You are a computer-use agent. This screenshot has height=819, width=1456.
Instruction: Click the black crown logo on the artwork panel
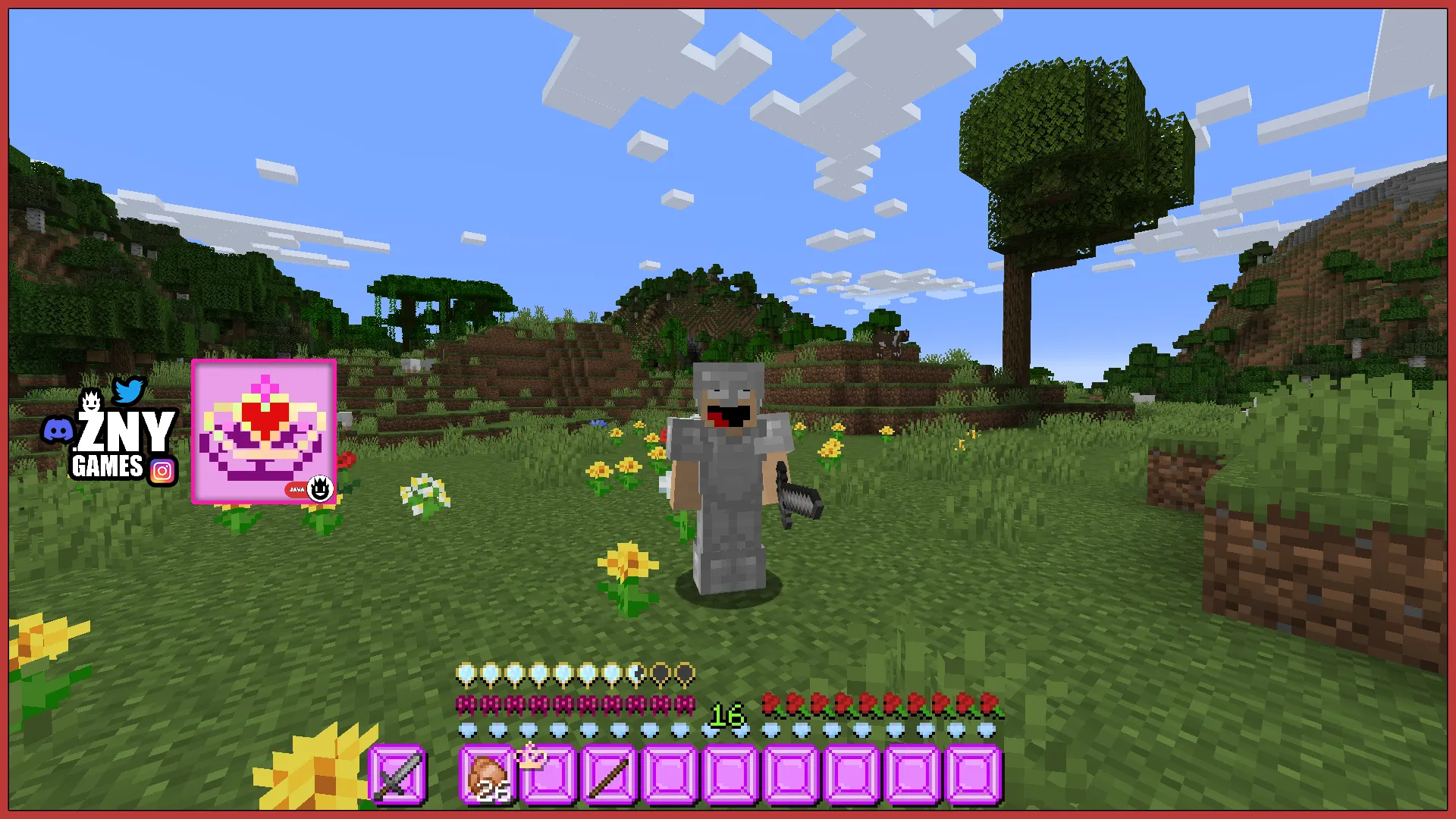pos(322,489)
